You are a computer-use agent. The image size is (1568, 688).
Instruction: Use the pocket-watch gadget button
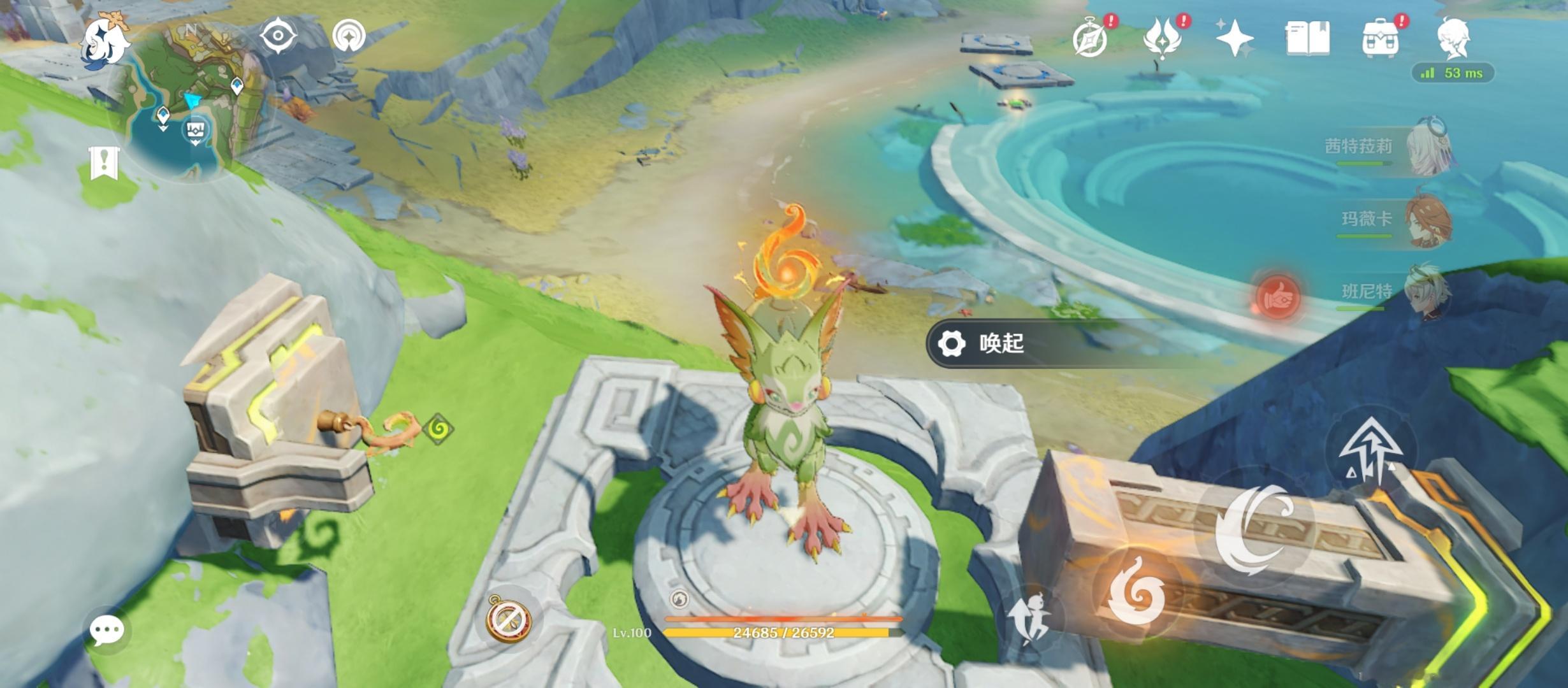click(508, 618)
